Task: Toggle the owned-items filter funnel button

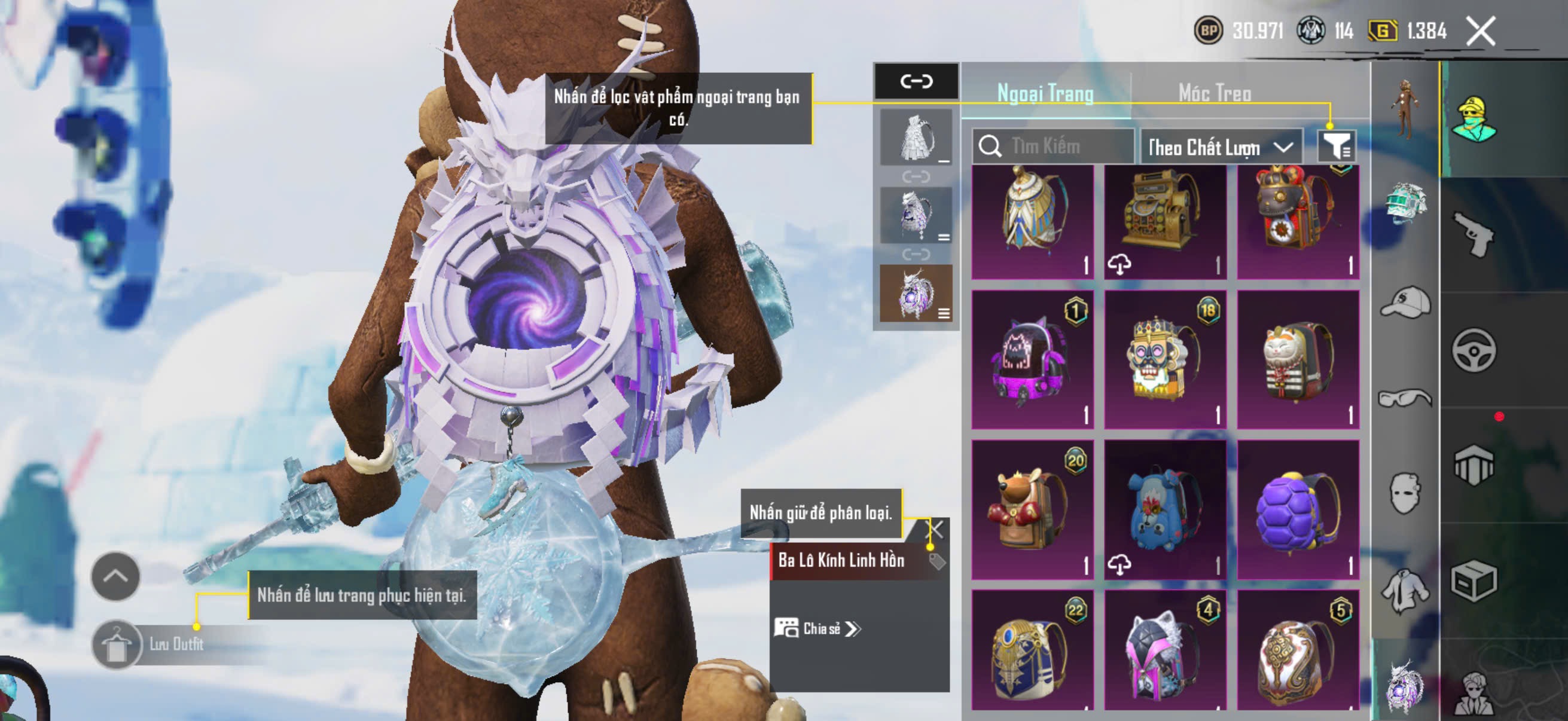Action: [x=1335, y=146]
